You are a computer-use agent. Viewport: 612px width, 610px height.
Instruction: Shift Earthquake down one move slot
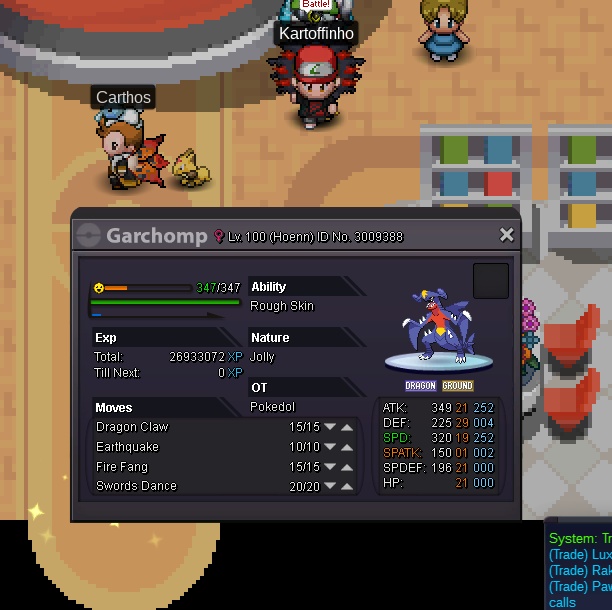pos(329,447)
